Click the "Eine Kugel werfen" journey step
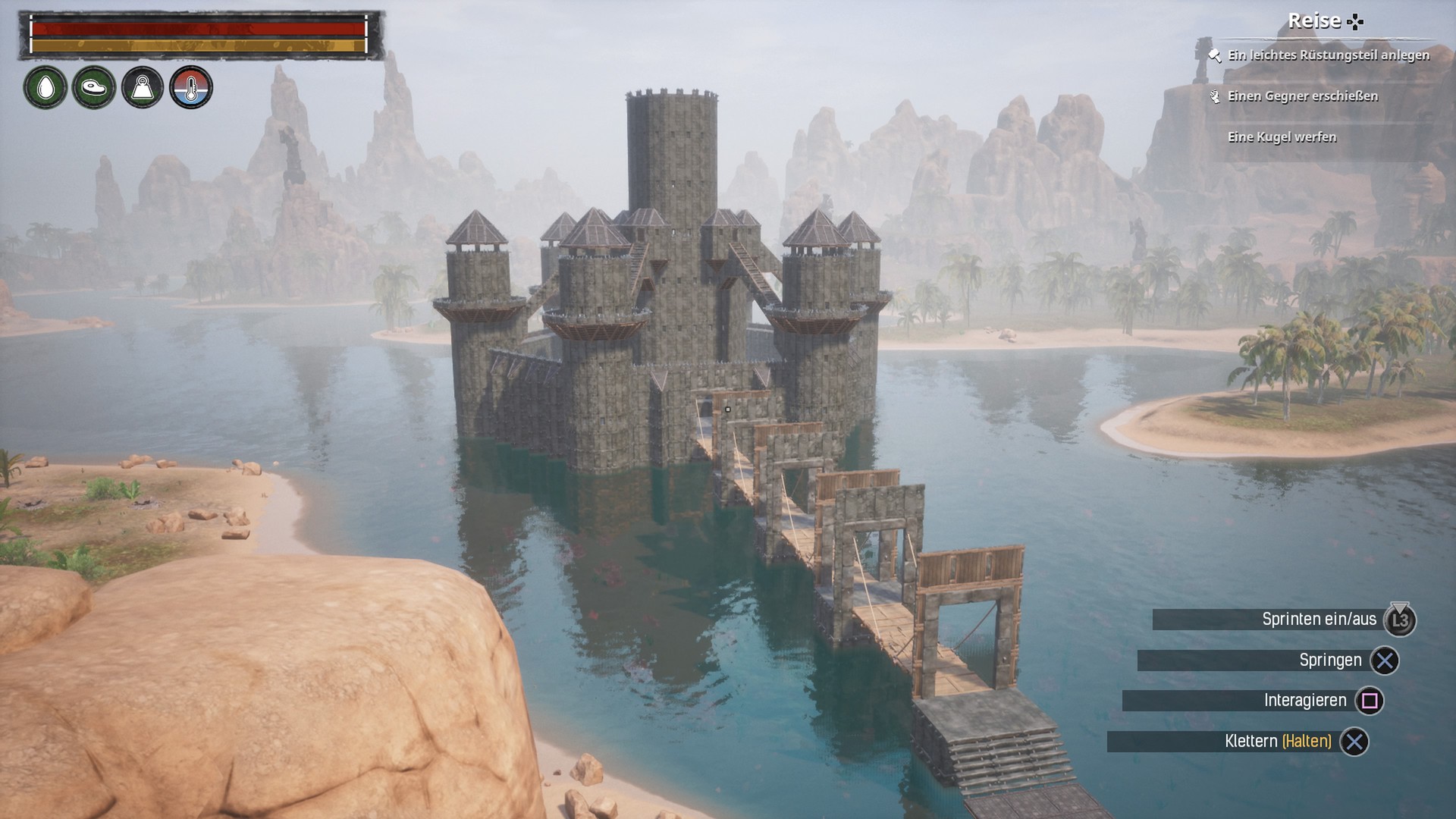This screenshot has height=819, width=1456. pyautogui.click(x=1282, y=137)
